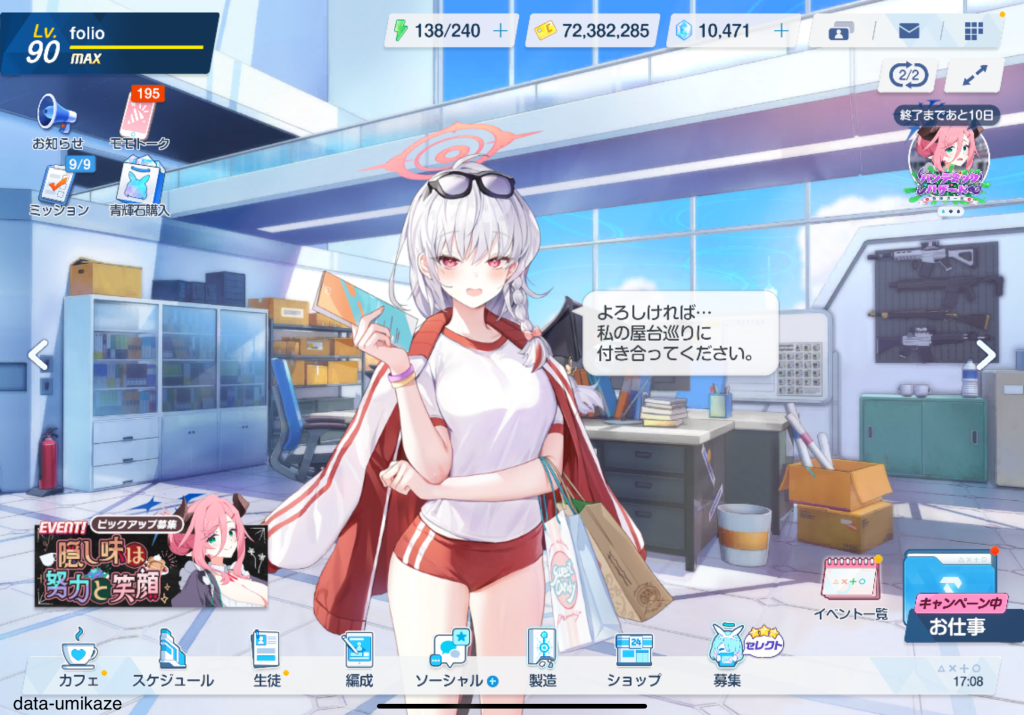Open the ショップ shop menu
Image resolution: width=1024 pixels, height=715 pixels.
[633, 658]
